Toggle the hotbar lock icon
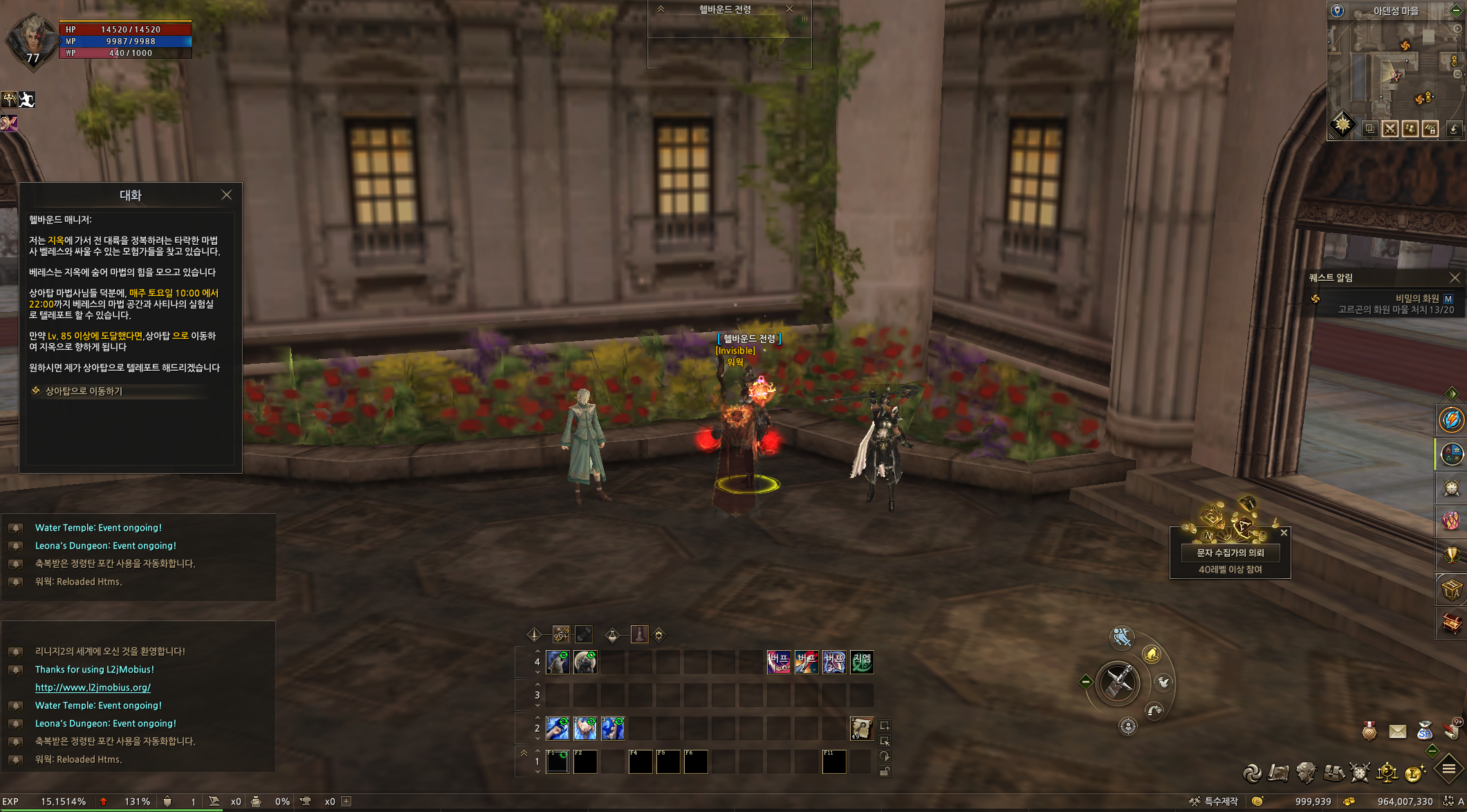 click(x=885, y=772)
